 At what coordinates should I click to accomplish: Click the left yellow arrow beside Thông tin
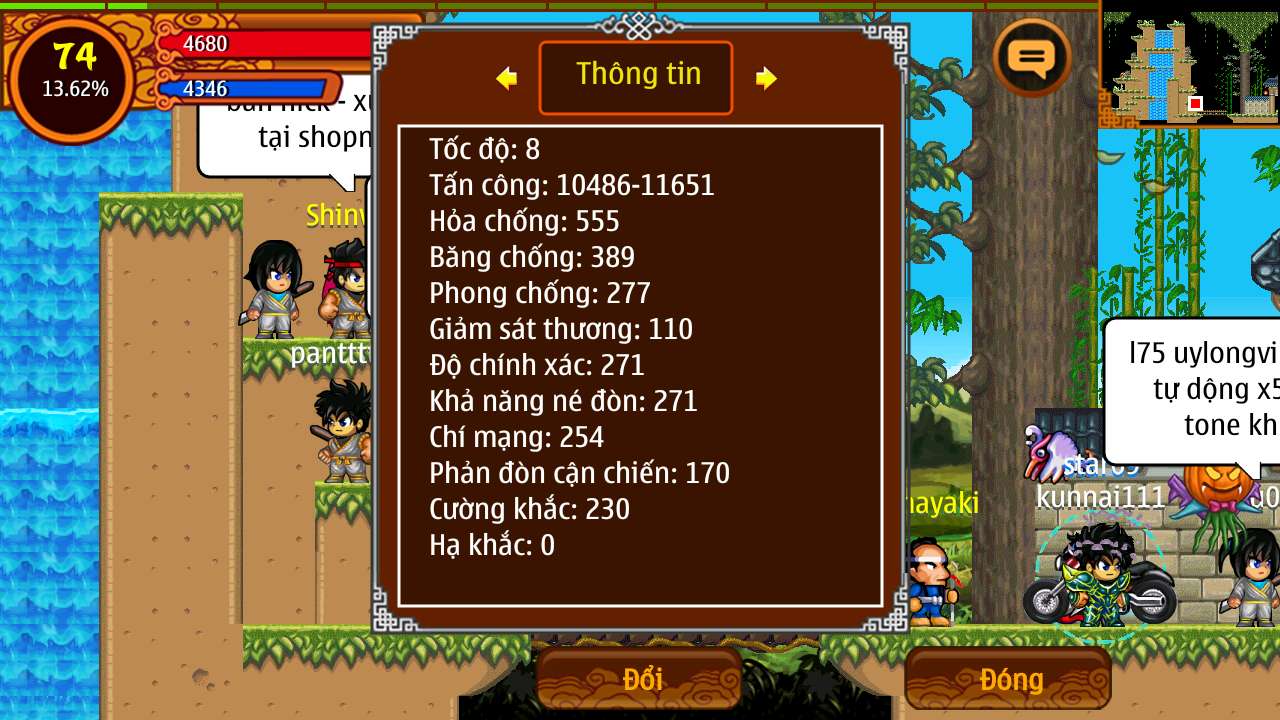(x=507, y=78)
